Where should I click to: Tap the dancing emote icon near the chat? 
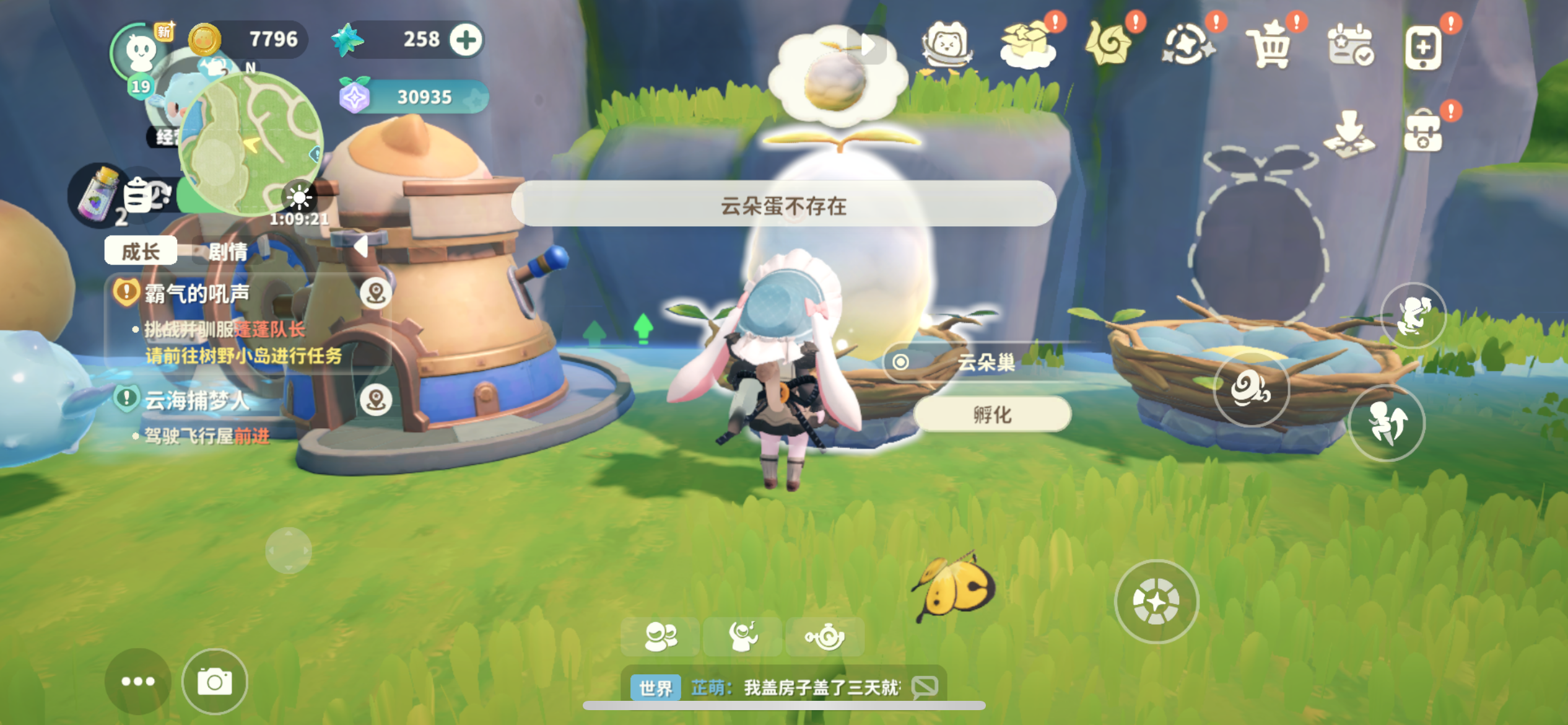point(745,636)
